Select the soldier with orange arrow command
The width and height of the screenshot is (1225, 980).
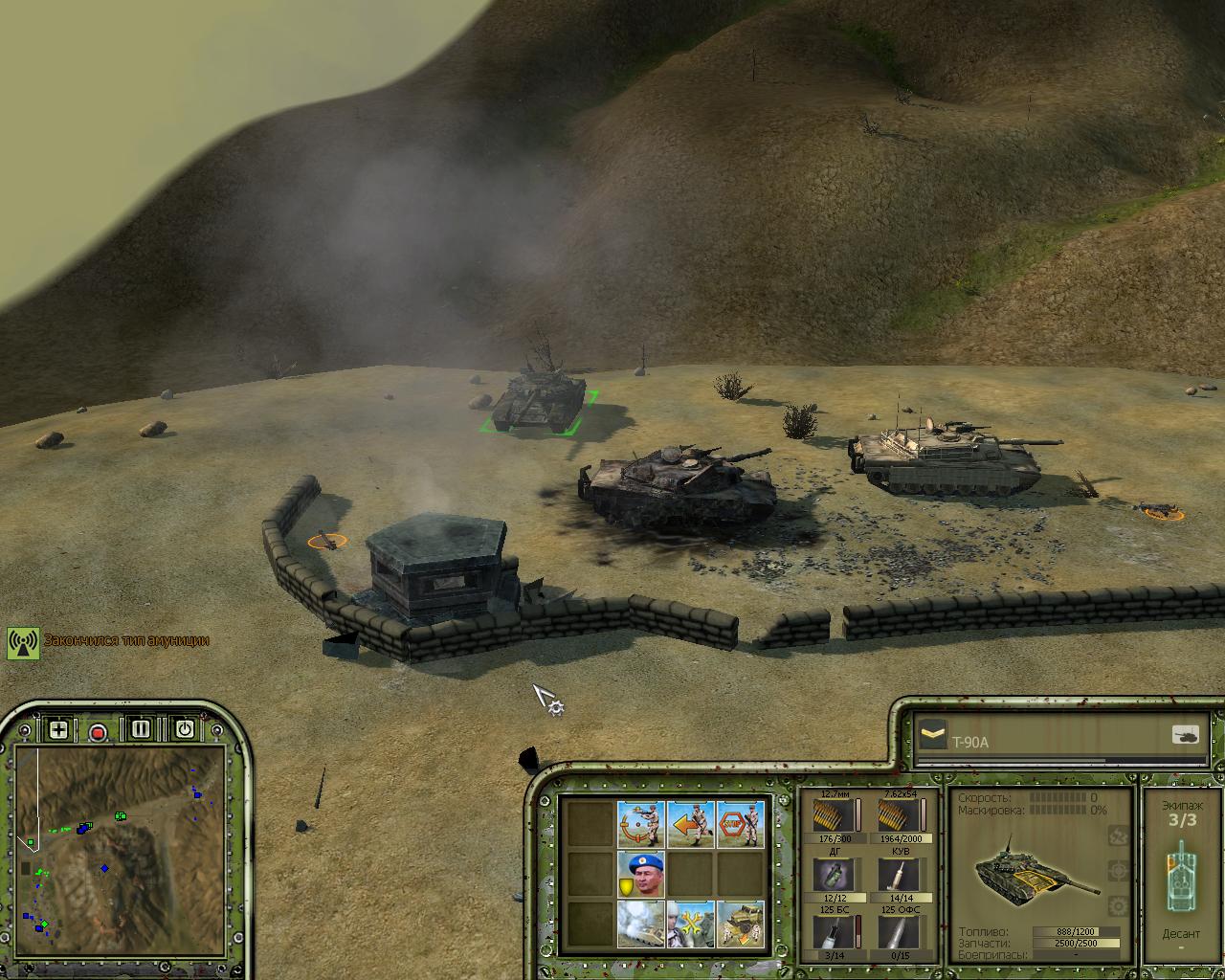(691, 824)
